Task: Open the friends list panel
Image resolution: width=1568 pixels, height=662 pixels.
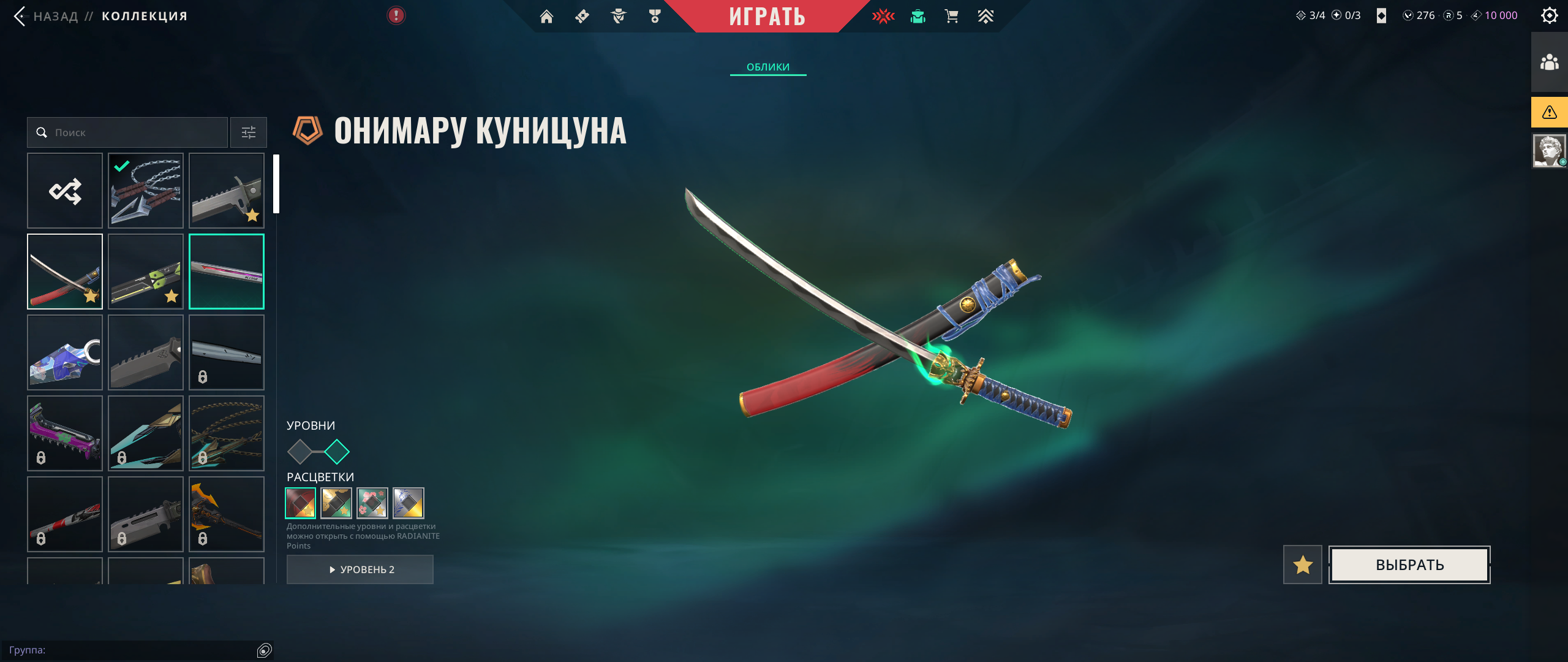Action: (x=1549, y=63)
